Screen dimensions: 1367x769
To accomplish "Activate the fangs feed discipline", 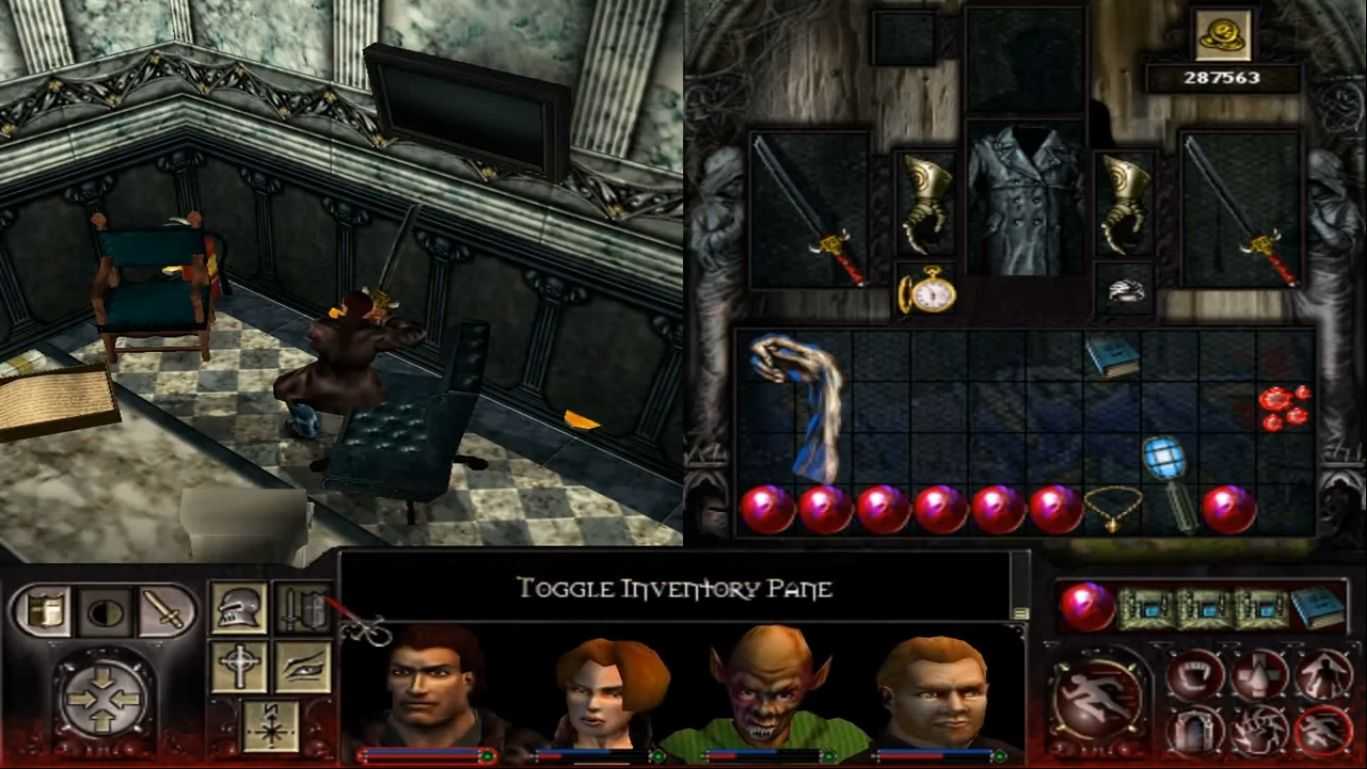I will click(1195, 675).
